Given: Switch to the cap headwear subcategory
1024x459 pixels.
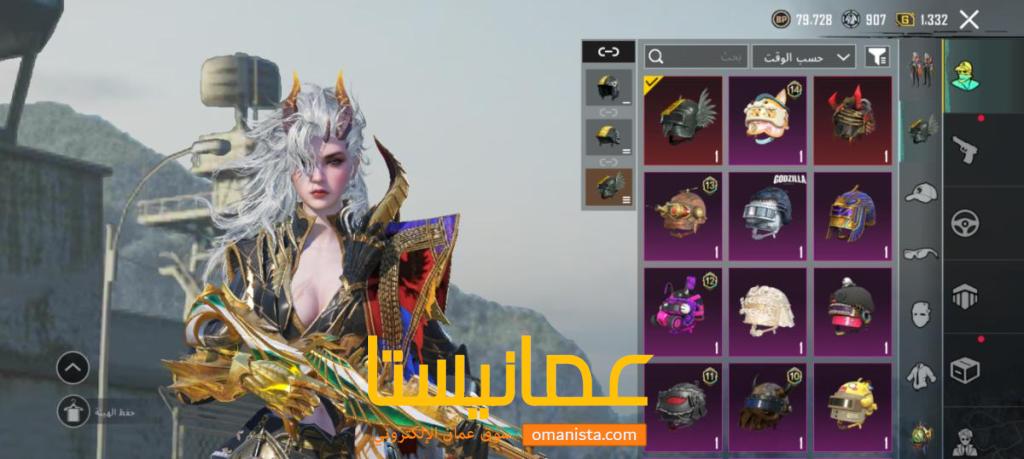Looking at the screenshot, I should [920, 192].
